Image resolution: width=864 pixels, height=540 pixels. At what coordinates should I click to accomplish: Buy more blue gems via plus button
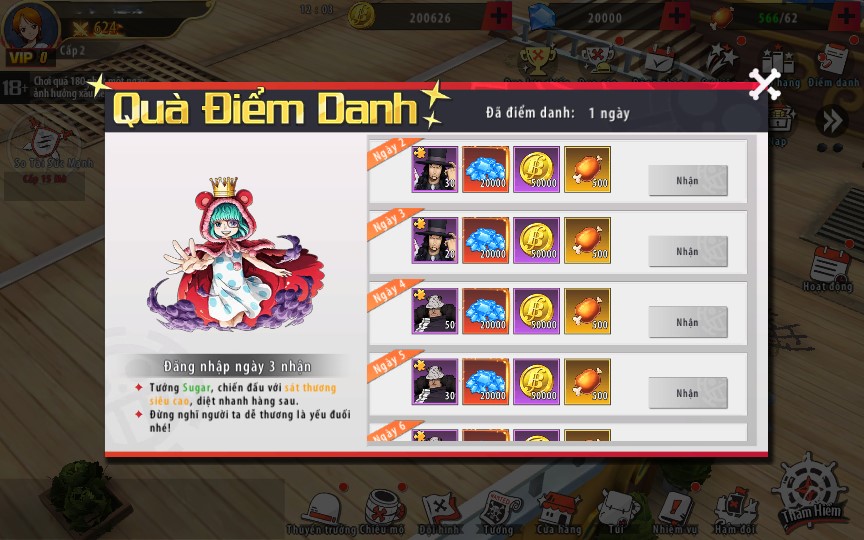coord(677,17)
